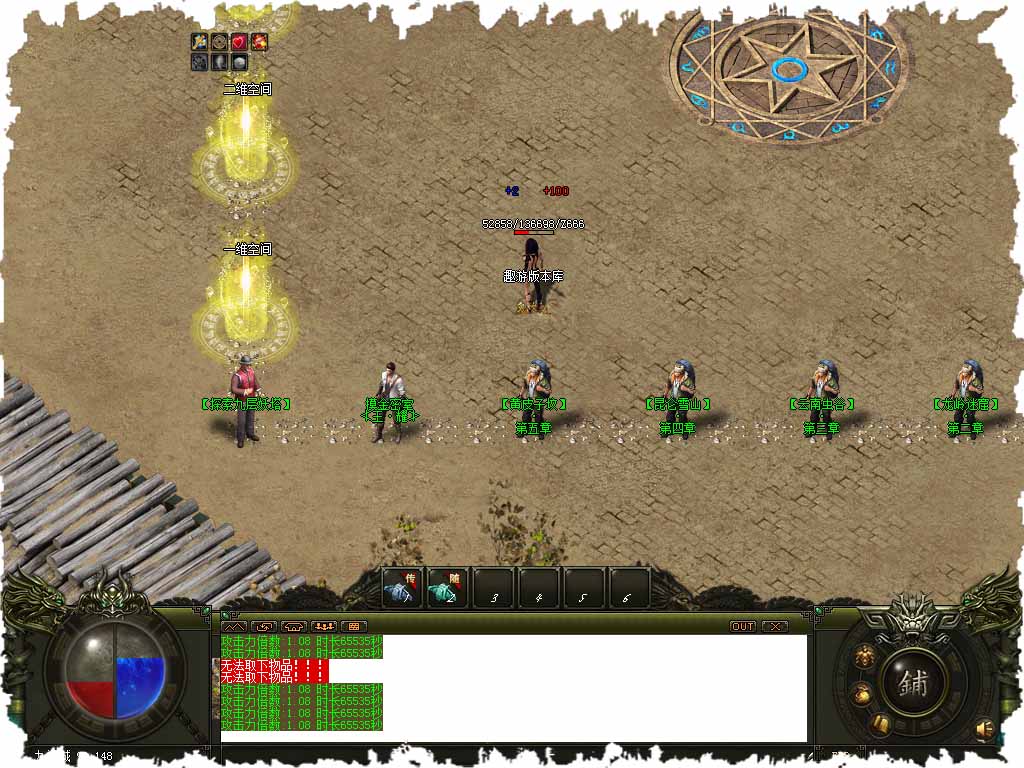Screen dimensions: 1024x768
Task: Close the game with the X button
Action: pyautogui.click(x=774, y=626)
